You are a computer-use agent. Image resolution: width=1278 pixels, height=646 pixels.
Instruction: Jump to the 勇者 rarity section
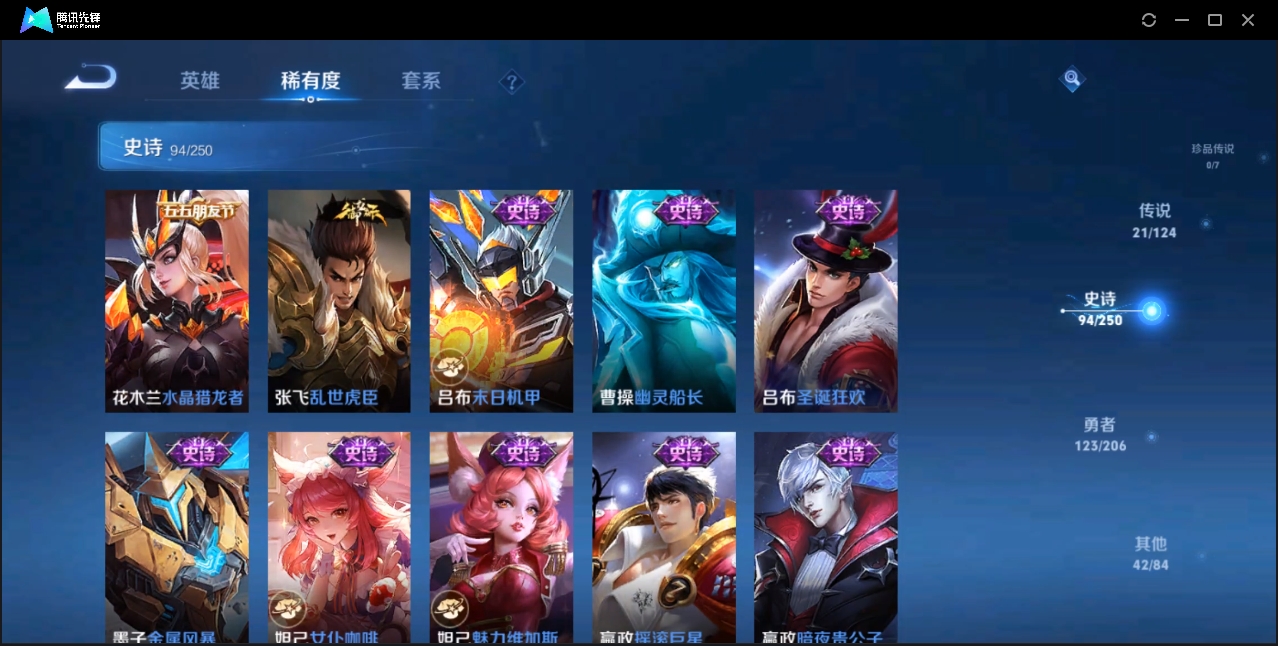click(1100, 434)
